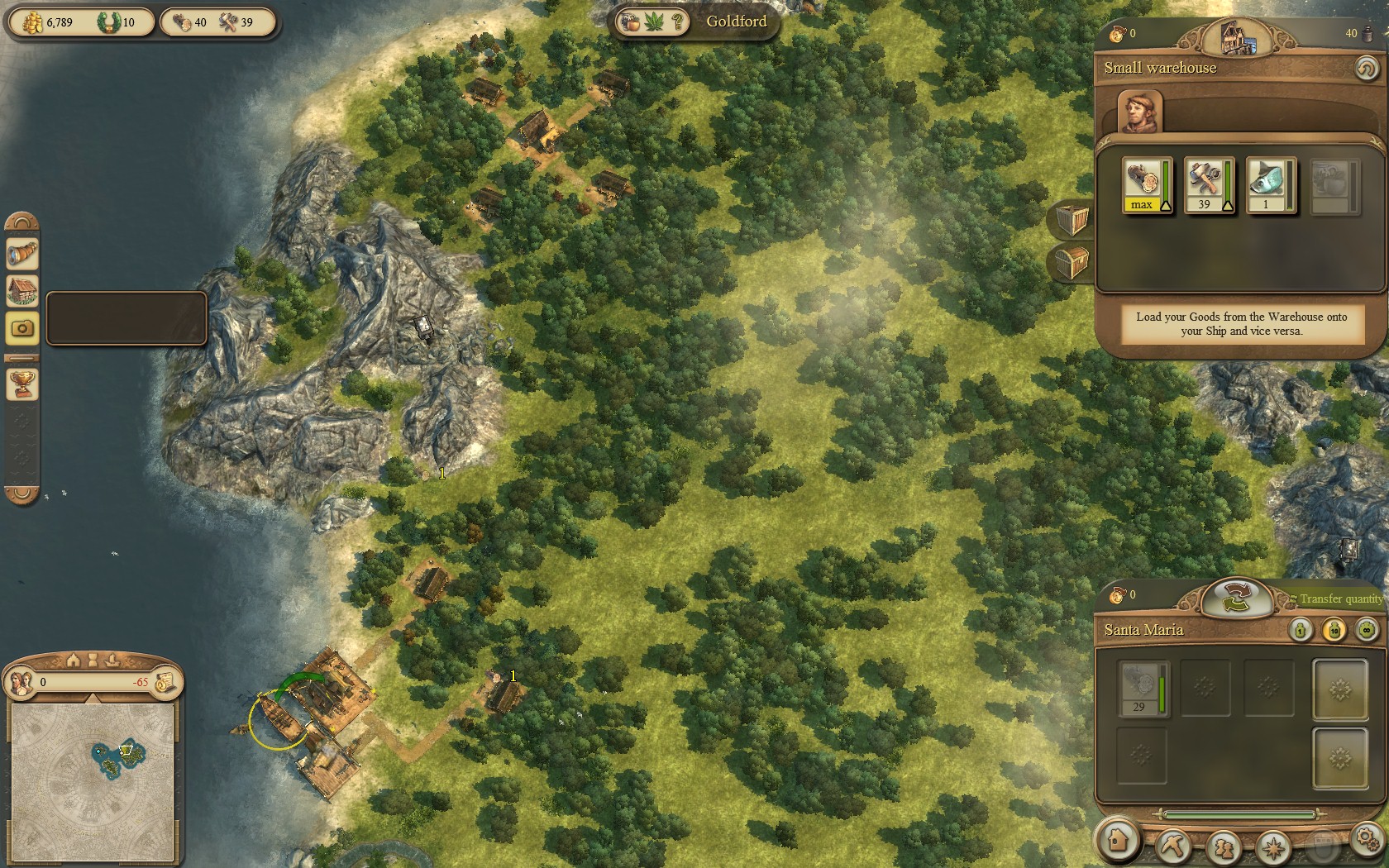Screen dimensions: 1389x868
Task: Click the ship cargo slot holding 29
Action: (x=1143, y=687)
